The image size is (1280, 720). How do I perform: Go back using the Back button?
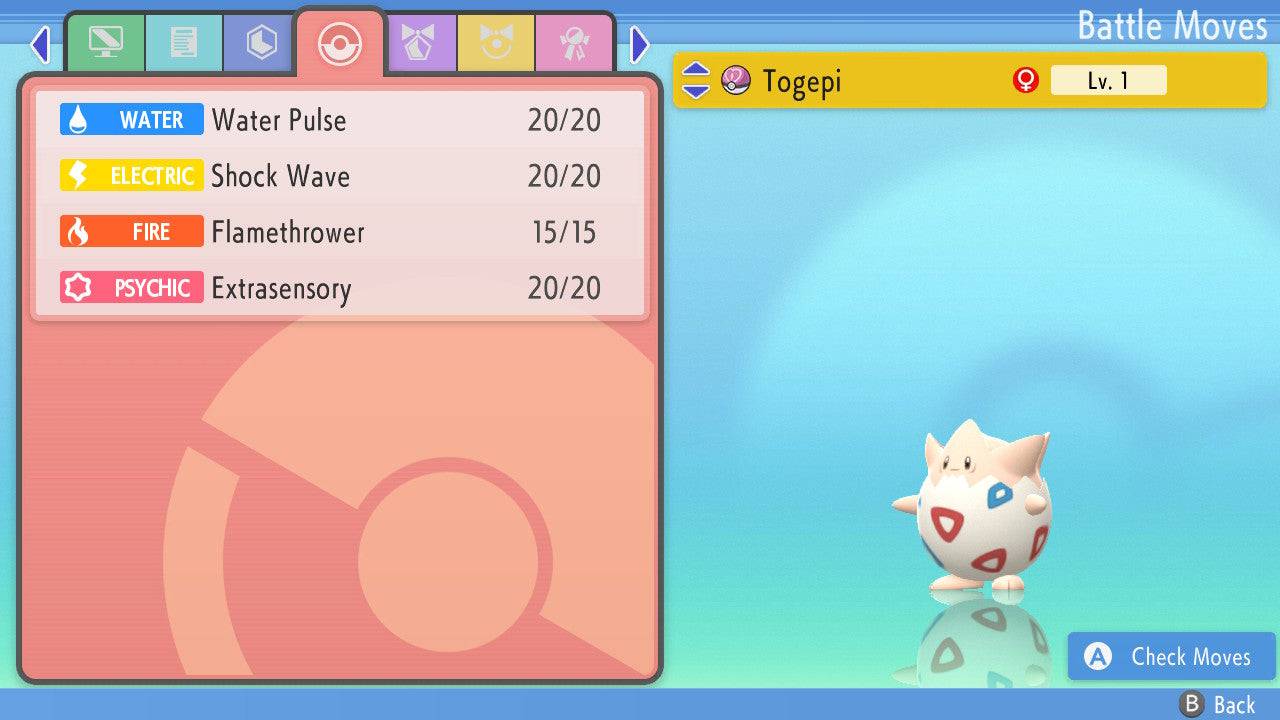click(1218, 705)
